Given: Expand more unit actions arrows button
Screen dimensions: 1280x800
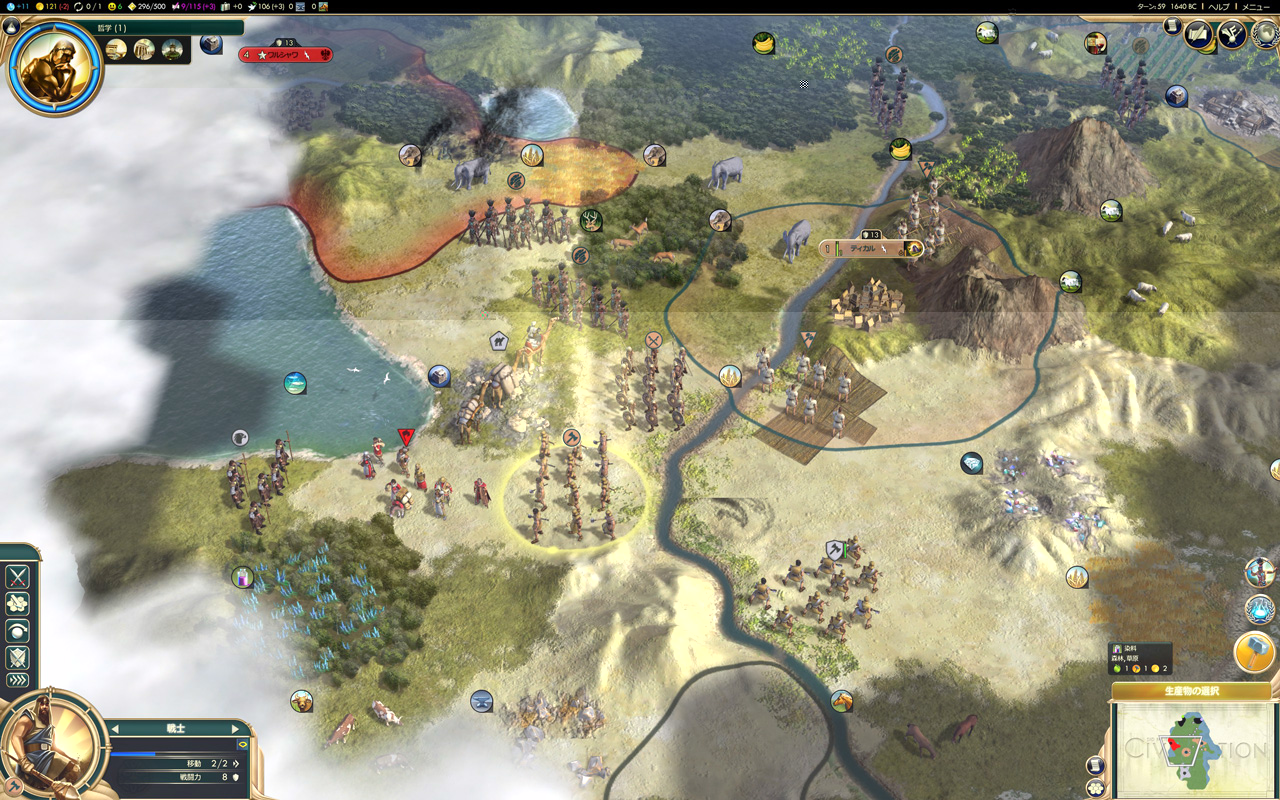Looking at the screenshot, I should point(18,681).
